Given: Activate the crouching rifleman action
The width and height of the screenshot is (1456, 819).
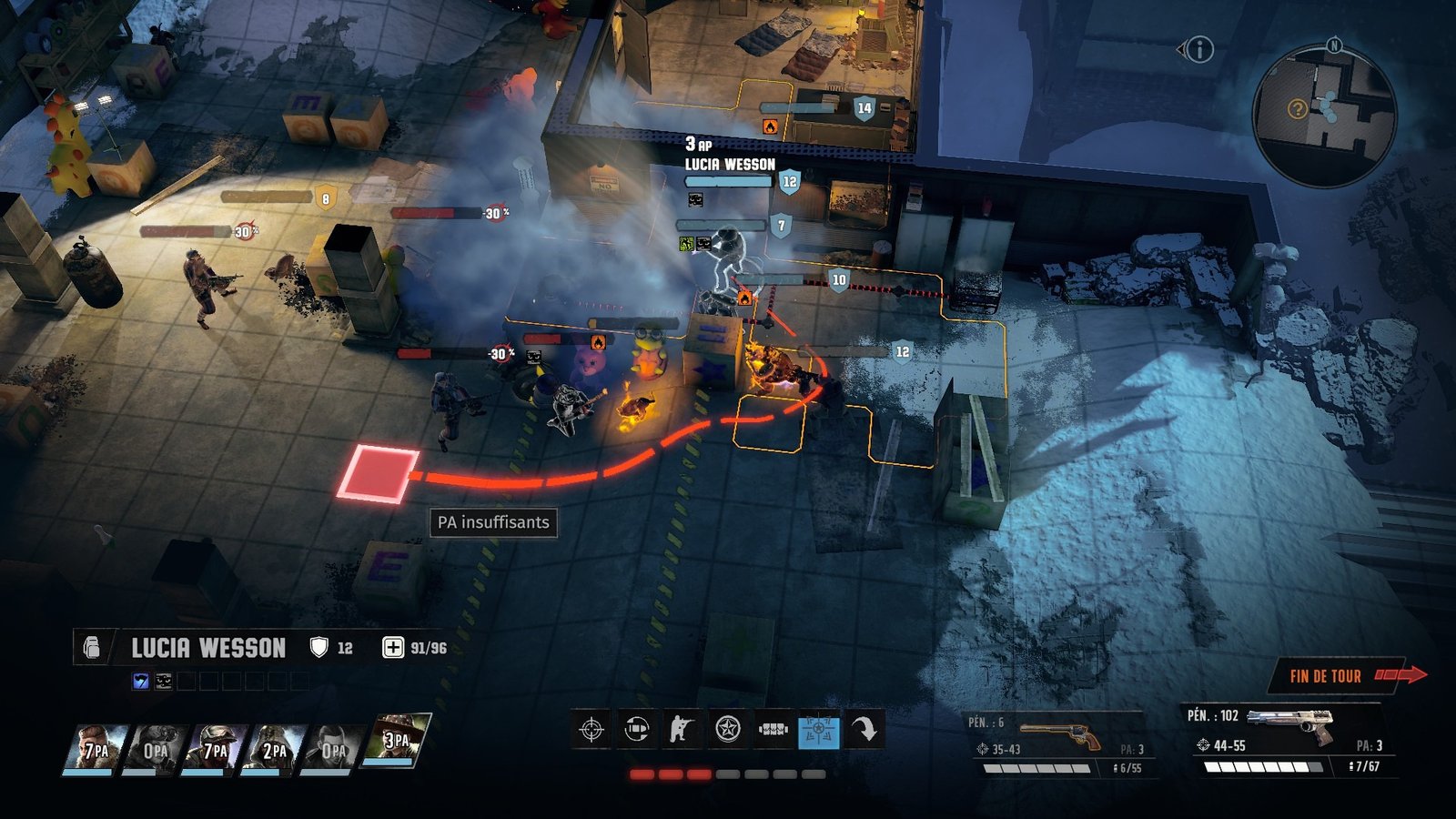Looking at the screenshot, I should click(682, 730).
